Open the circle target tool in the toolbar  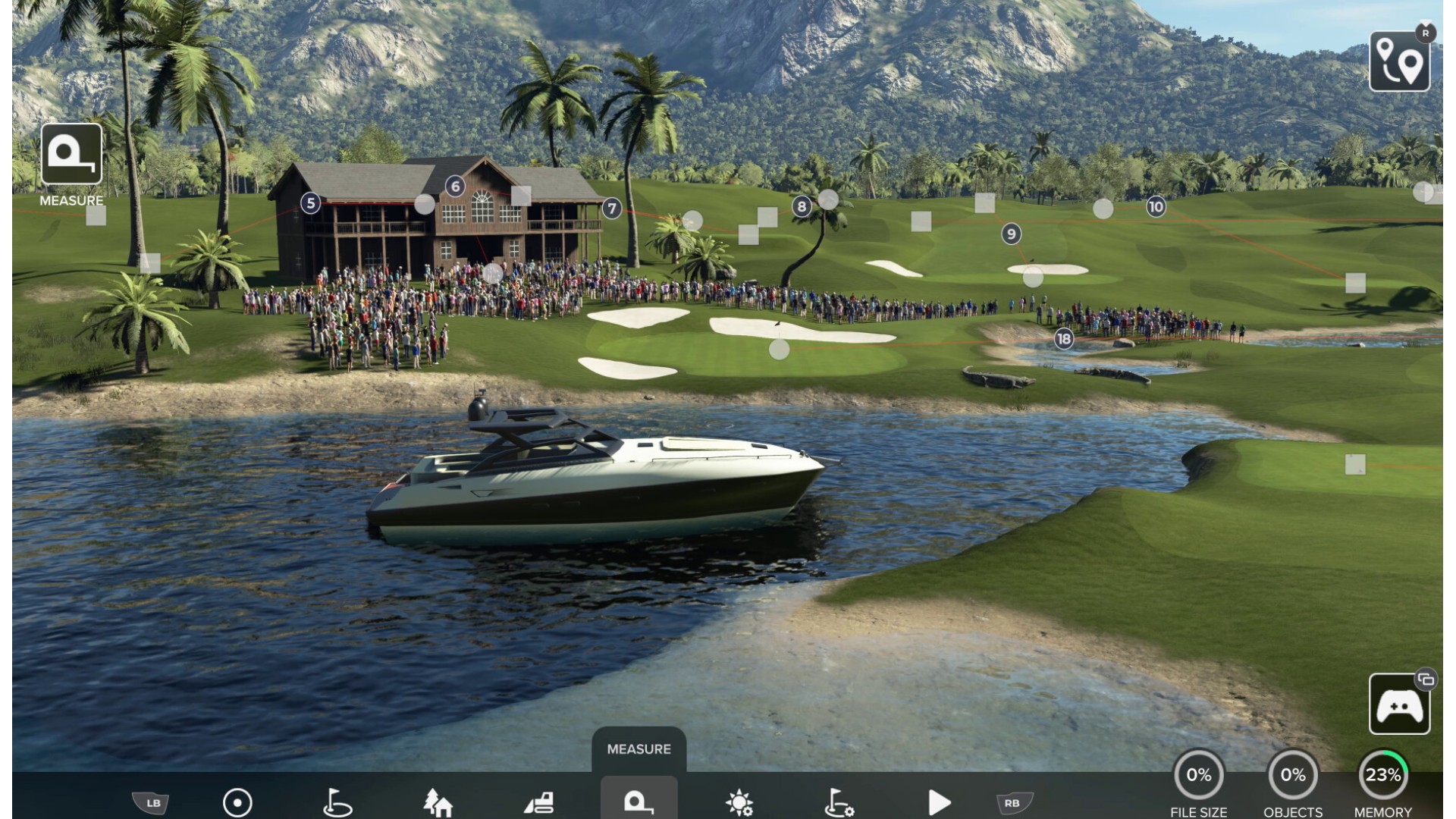[237, 802]
